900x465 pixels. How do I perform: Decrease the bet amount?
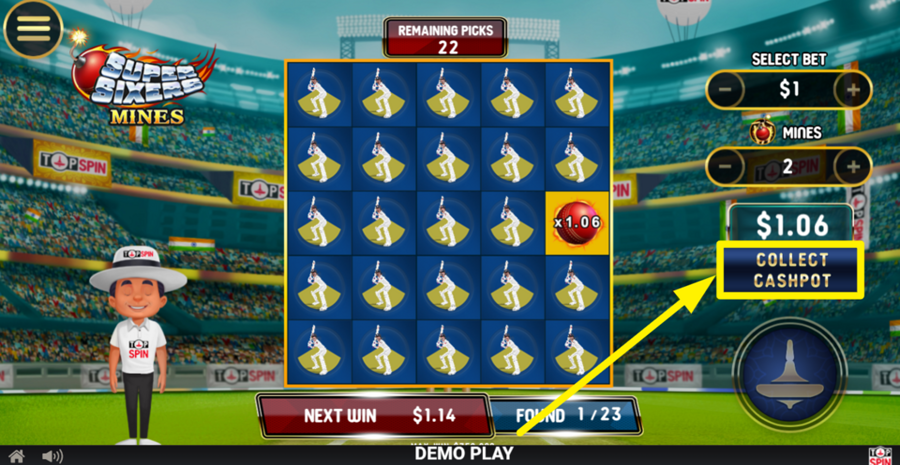(x=727, y=90)
